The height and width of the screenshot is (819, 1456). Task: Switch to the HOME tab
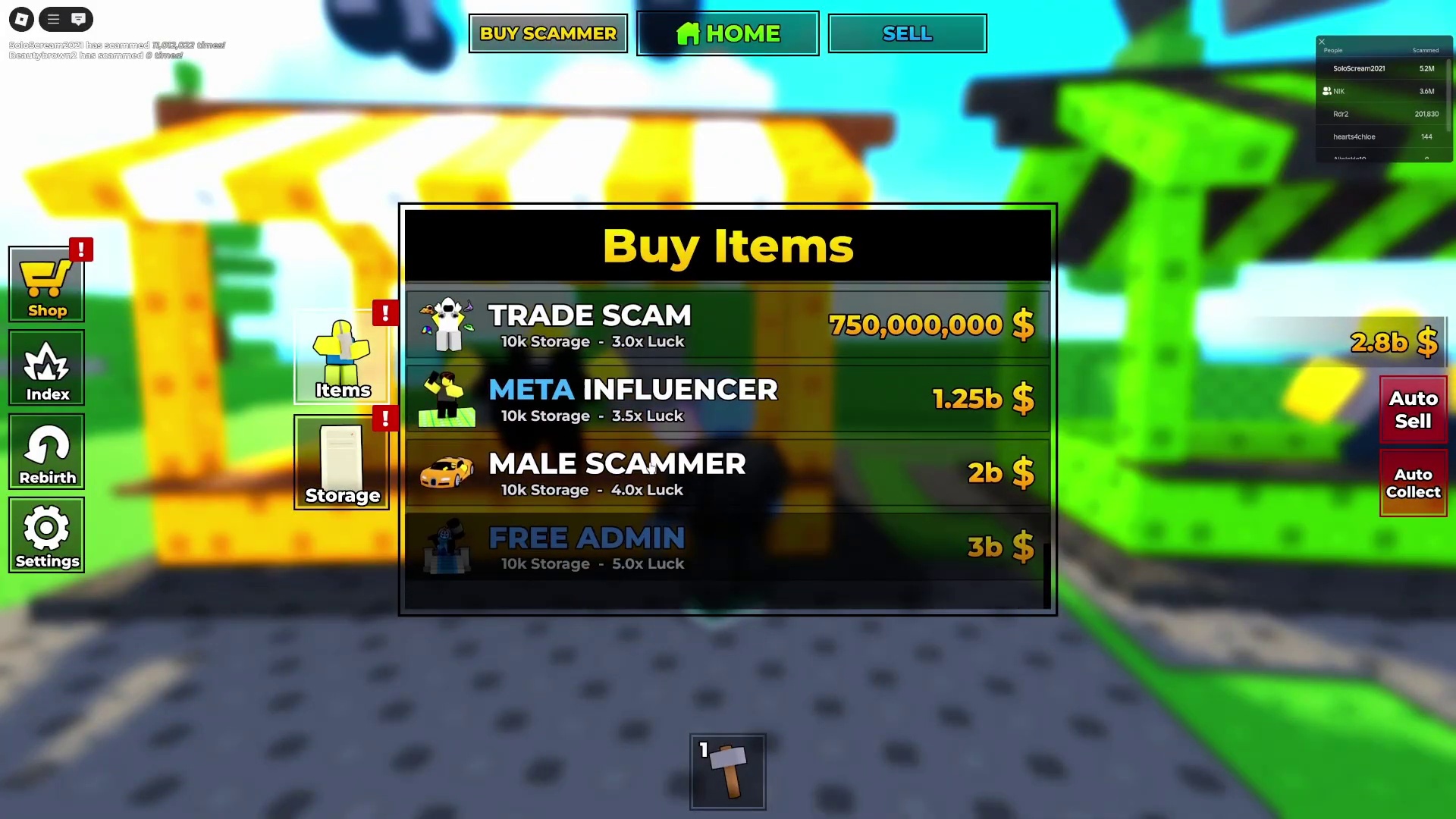click(727, 33)
